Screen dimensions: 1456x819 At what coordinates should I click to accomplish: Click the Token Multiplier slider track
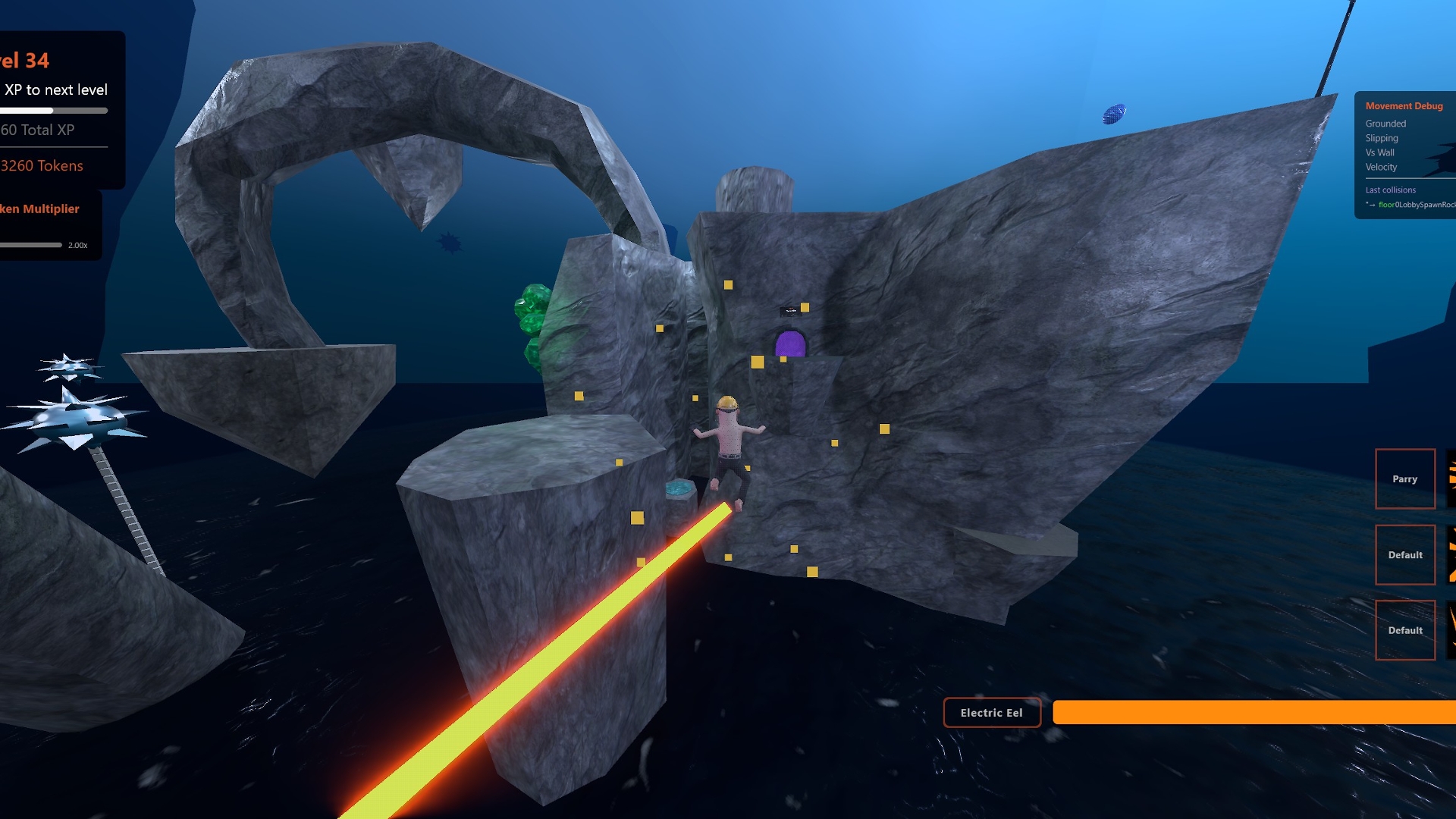point(30,245)
